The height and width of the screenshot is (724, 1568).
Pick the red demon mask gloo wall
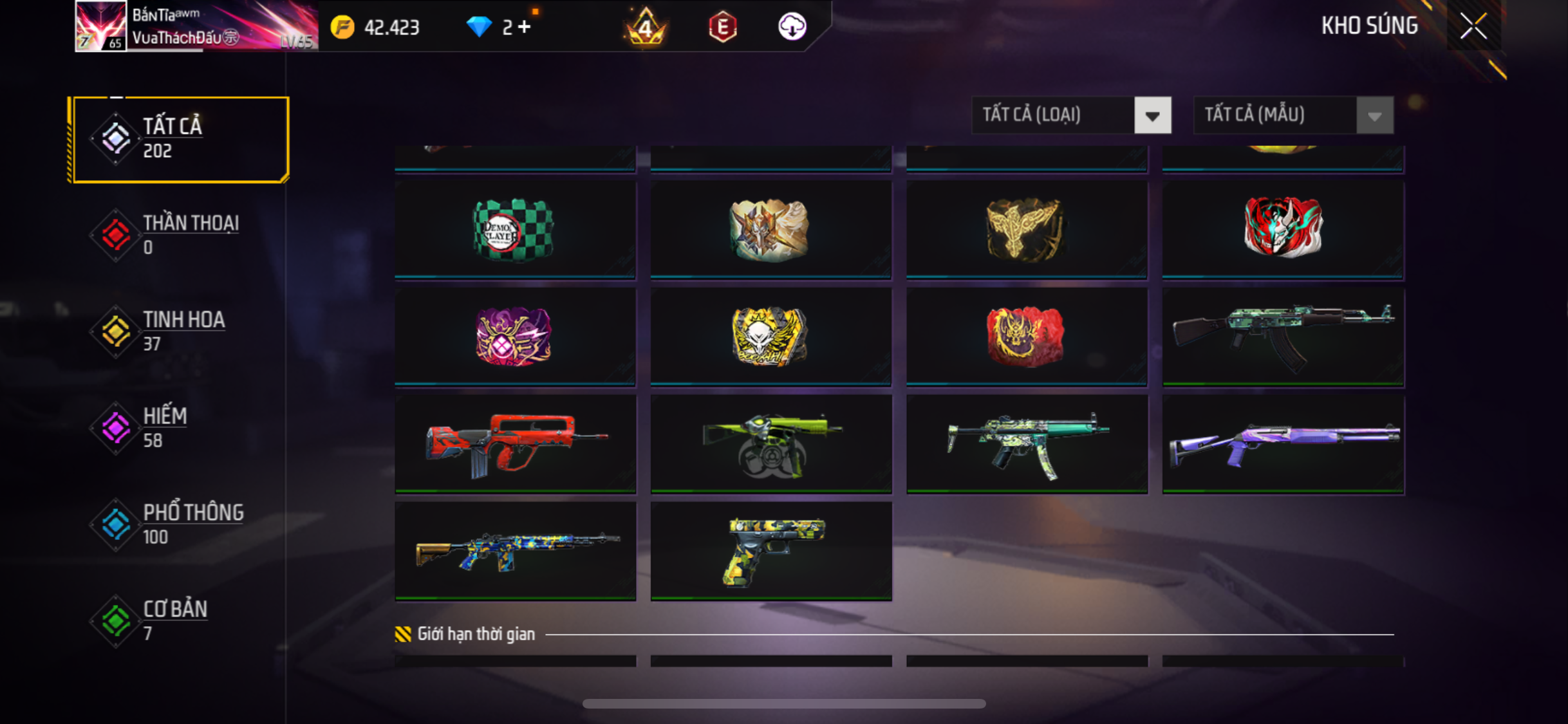pos(1282,228)
